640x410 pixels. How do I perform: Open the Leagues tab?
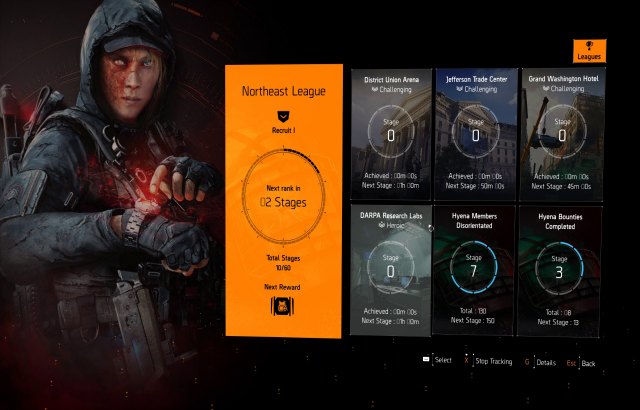pos(589,52)
